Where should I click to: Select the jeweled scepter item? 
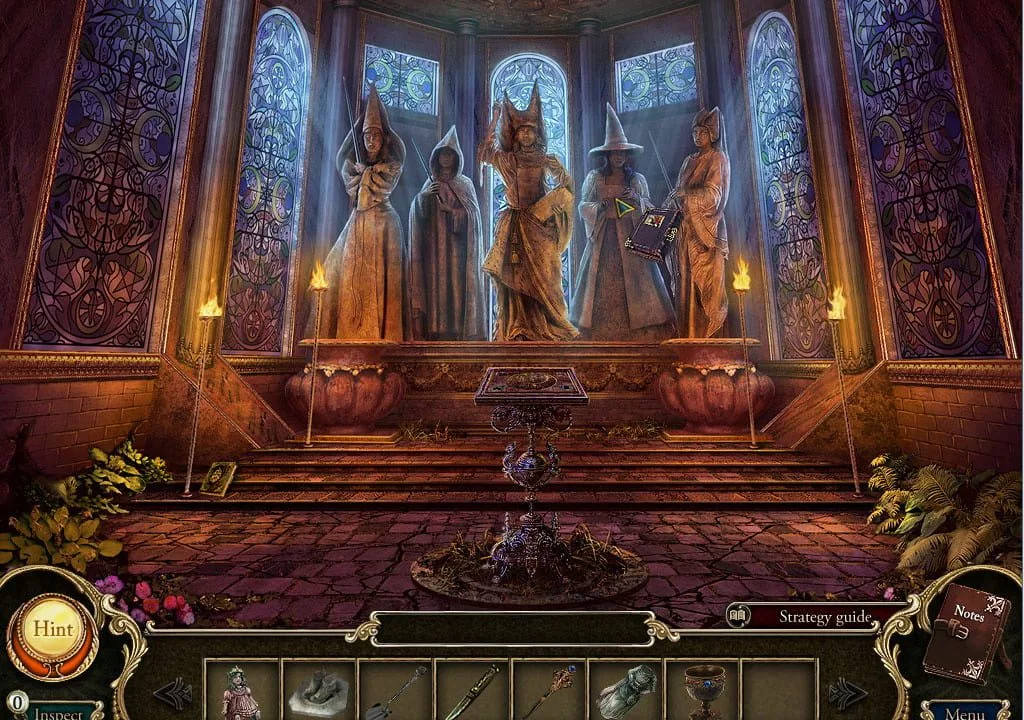549,691
